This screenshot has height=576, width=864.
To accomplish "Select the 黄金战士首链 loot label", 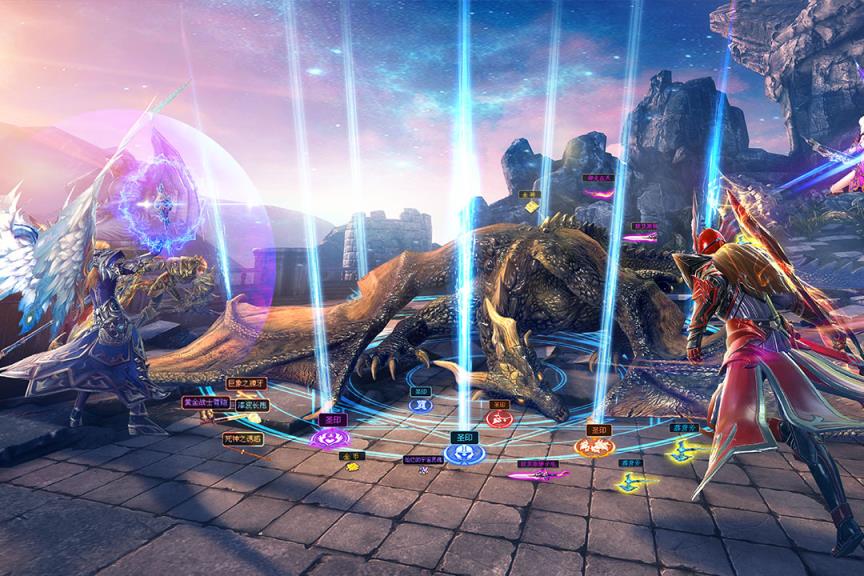I will pos(205,404).
